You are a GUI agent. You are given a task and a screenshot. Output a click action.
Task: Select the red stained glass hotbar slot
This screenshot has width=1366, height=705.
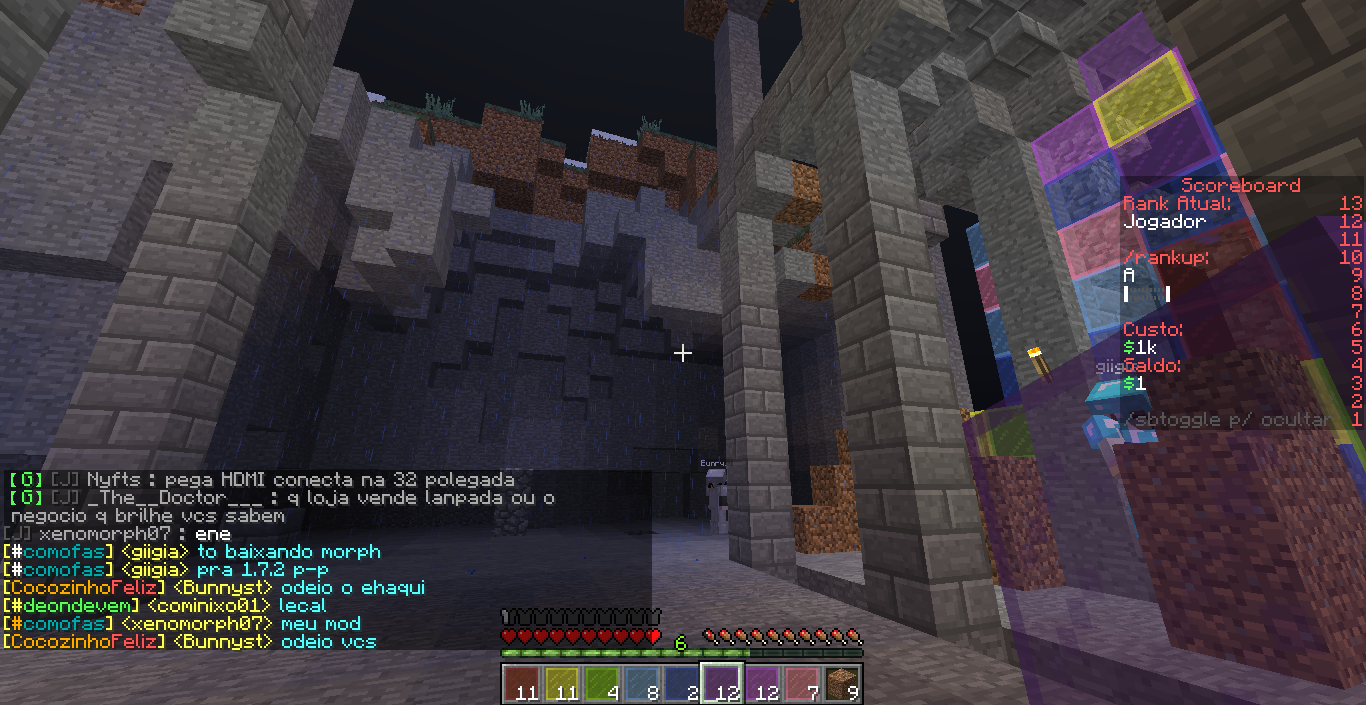coord(521,683)
